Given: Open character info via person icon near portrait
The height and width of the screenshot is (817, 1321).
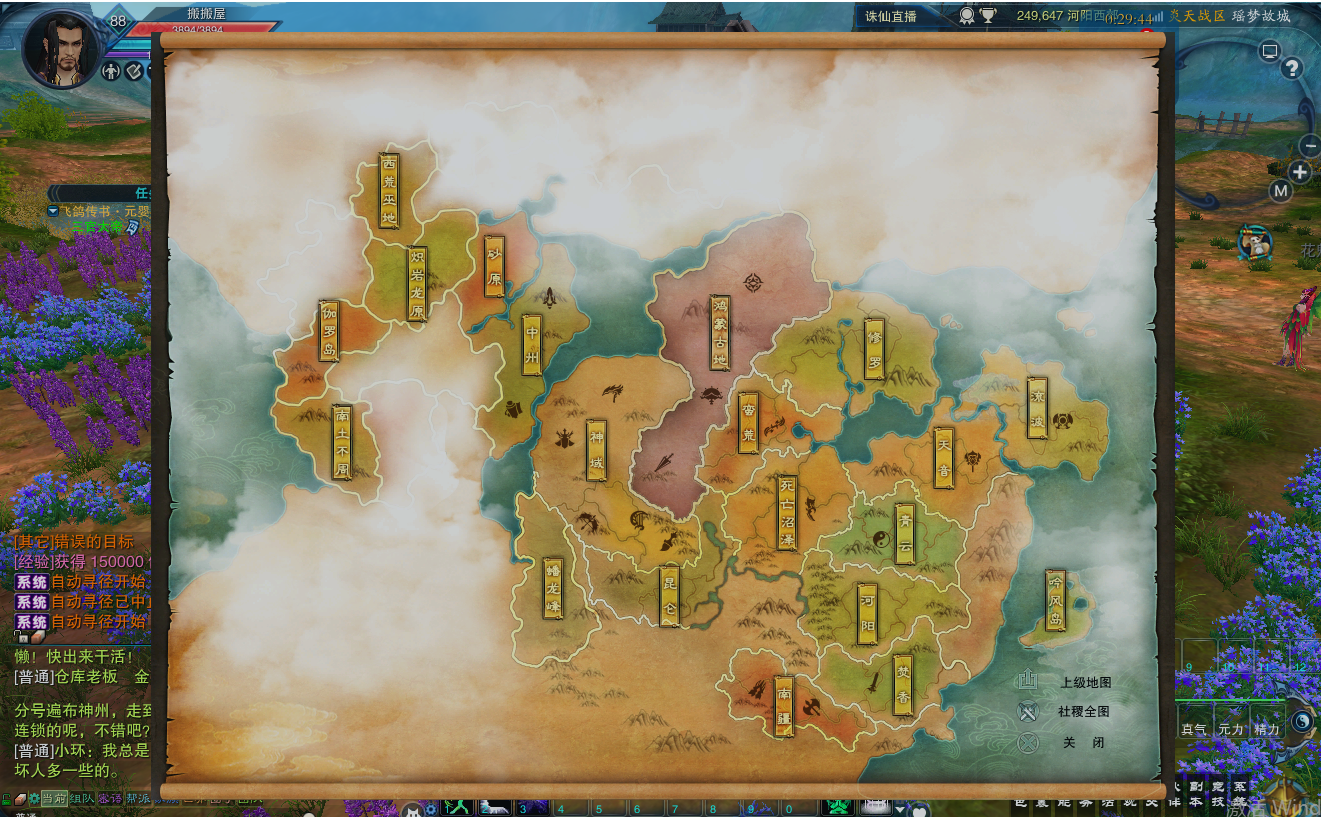Looking at the screenshot, I should click(x=111, y=72).
